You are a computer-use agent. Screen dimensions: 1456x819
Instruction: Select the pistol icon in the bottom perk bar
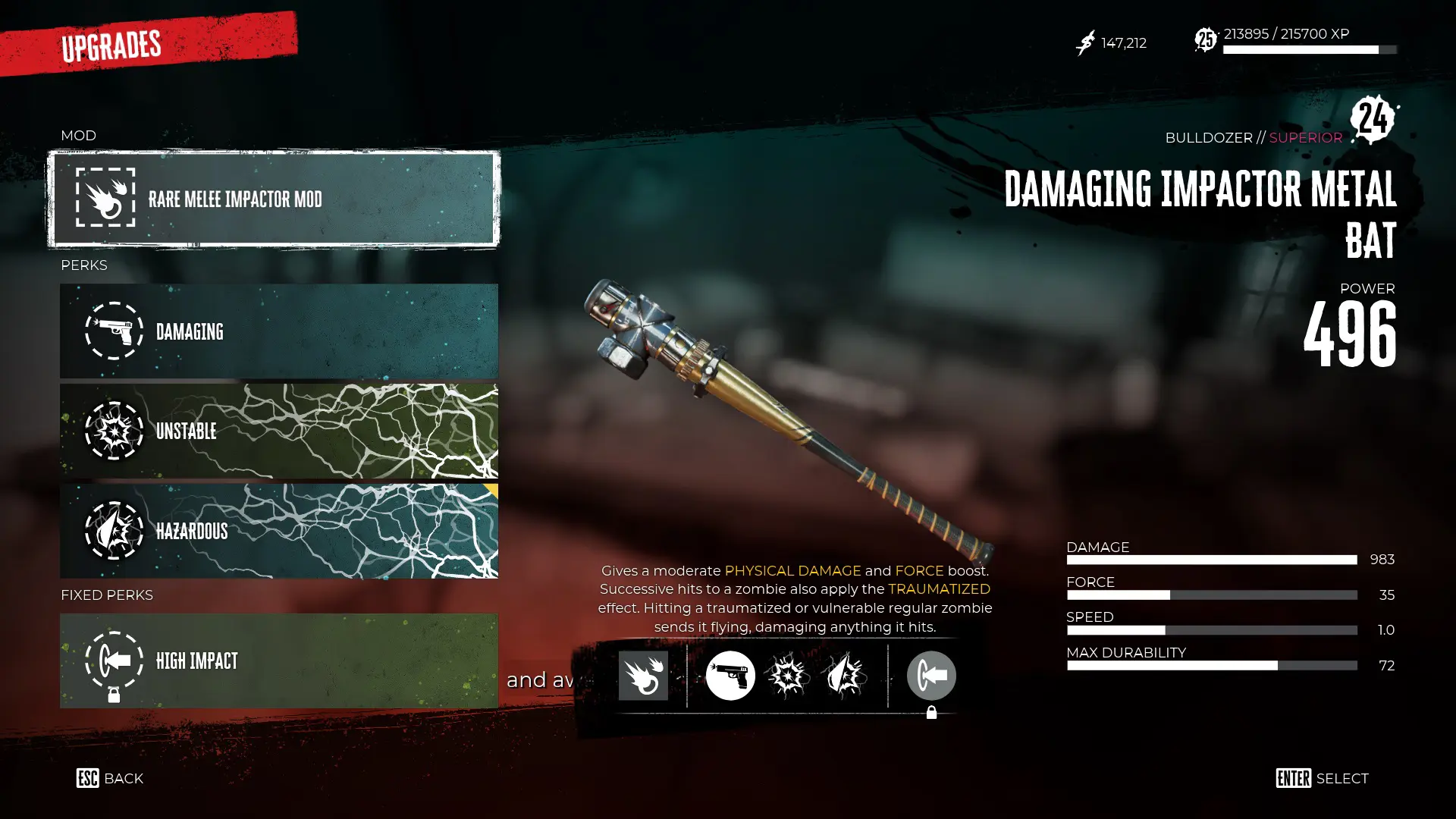coord(730,675)
